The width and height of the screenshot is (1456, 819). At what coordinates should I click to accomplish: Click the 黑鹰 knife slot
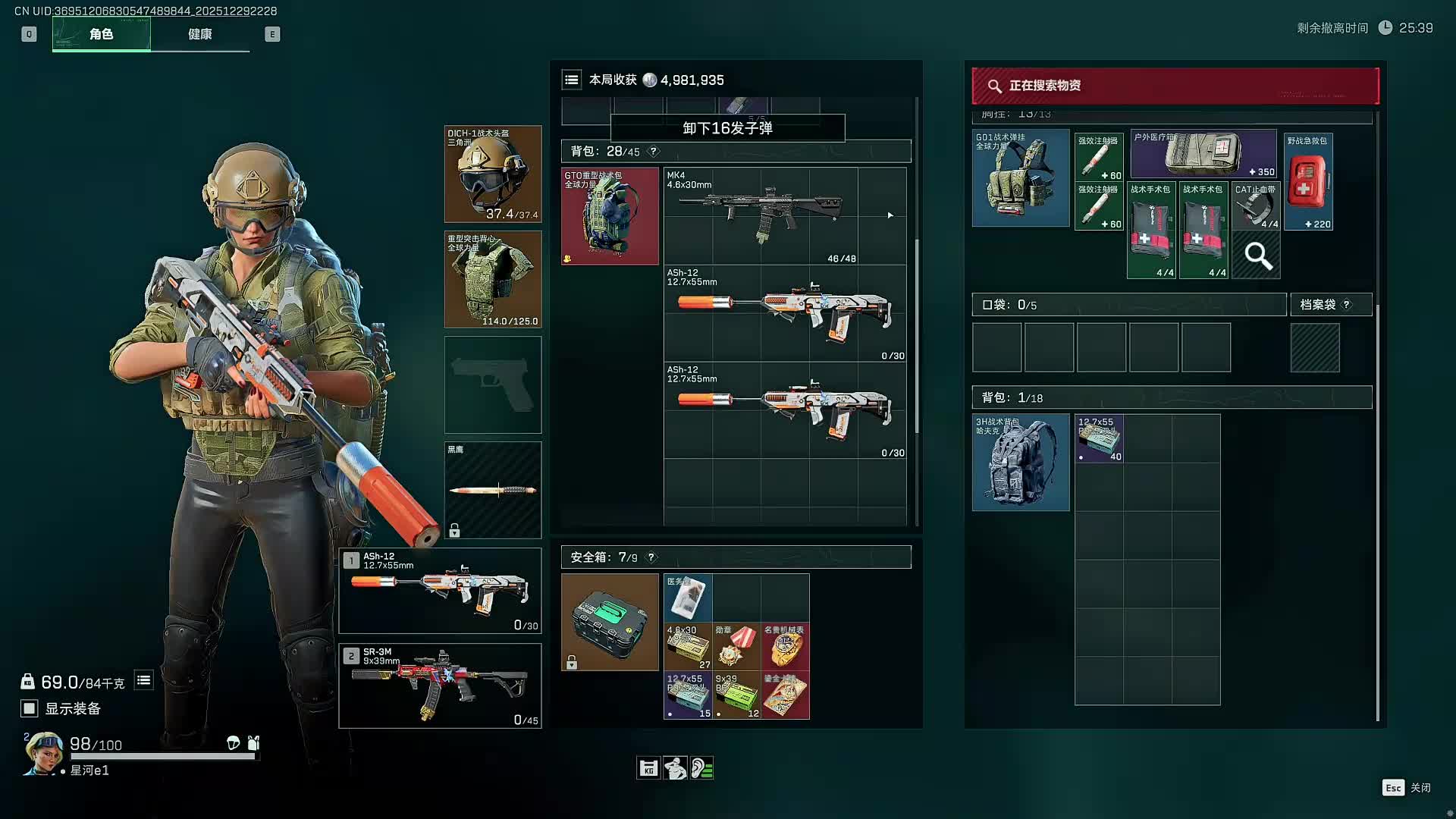click(x=493, y=490)
